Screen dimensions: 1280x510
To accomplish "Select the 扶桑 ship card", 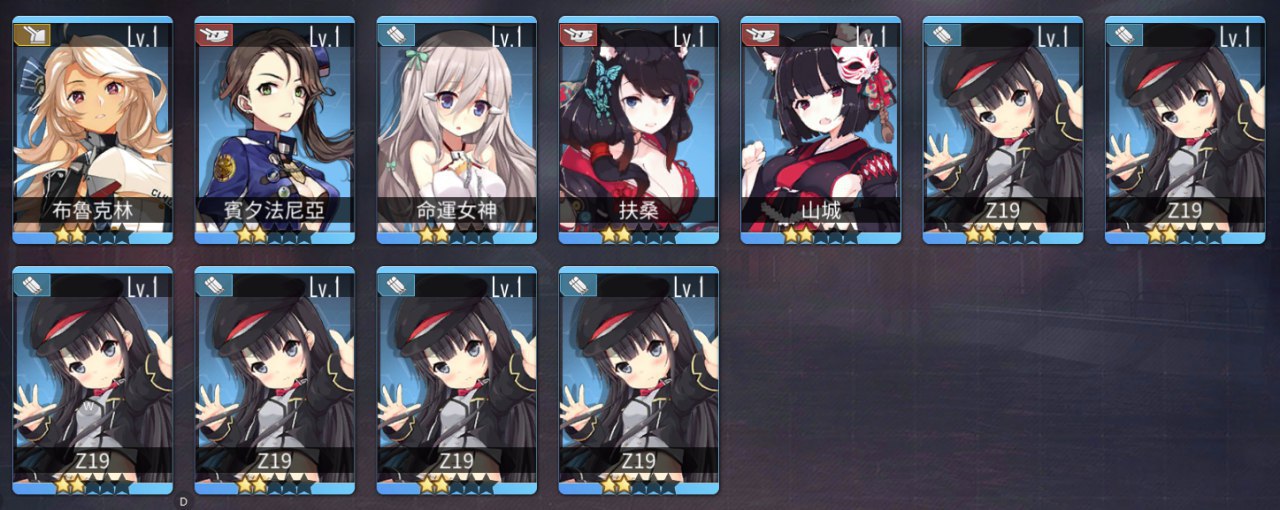I will pos(638,130).
